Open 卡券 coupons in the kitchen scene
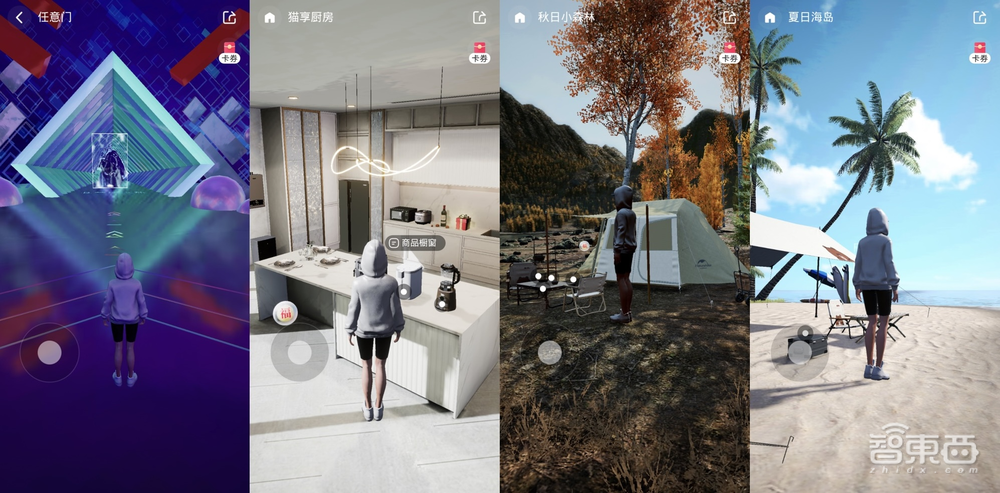The height and width of the screenshot is (493, 1000). tap(479, 52)
